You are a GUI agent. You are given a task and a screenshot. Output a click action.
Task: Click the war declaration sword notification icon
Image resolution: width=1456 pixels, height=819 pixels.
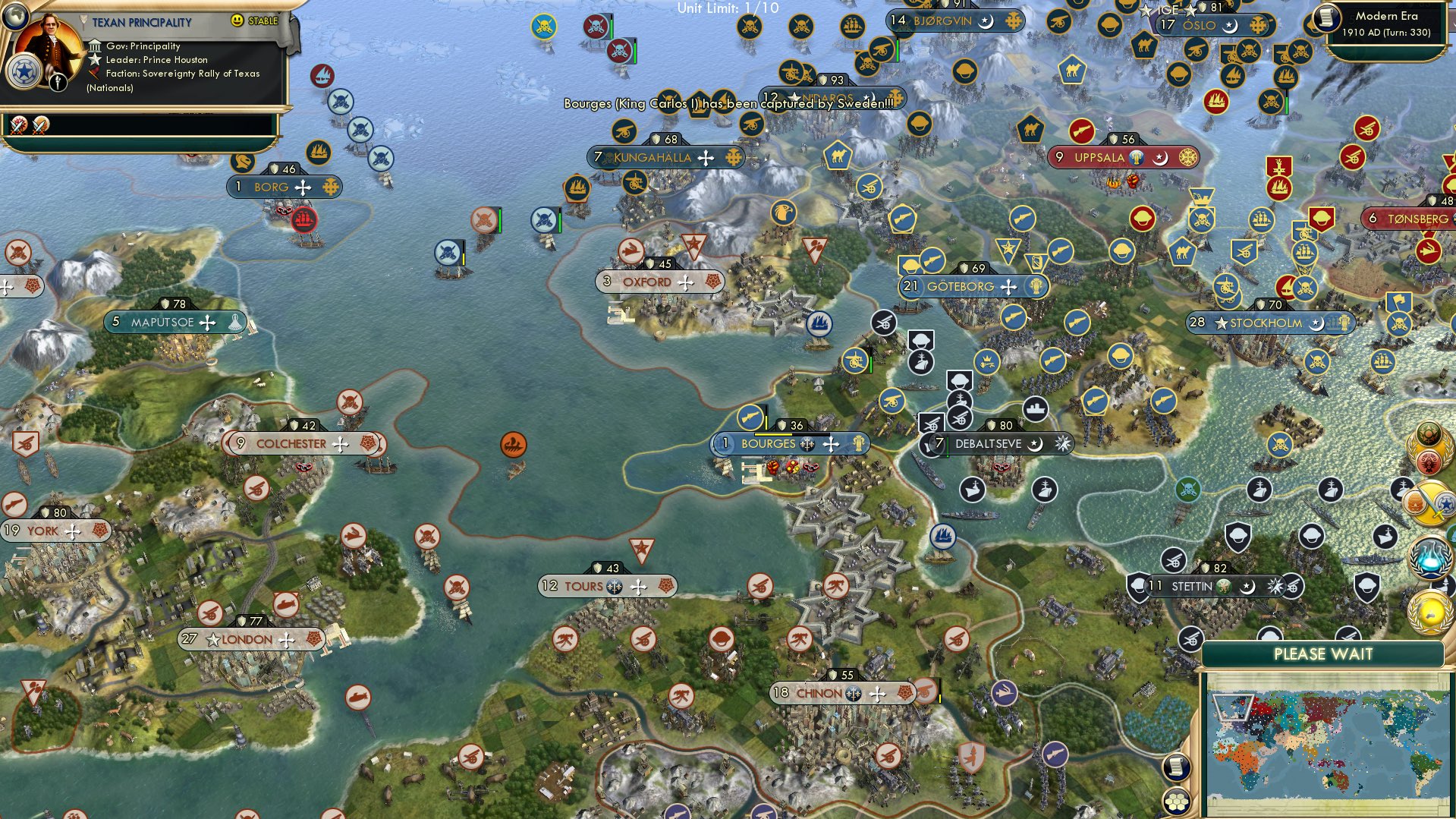tap(1431, 502)
